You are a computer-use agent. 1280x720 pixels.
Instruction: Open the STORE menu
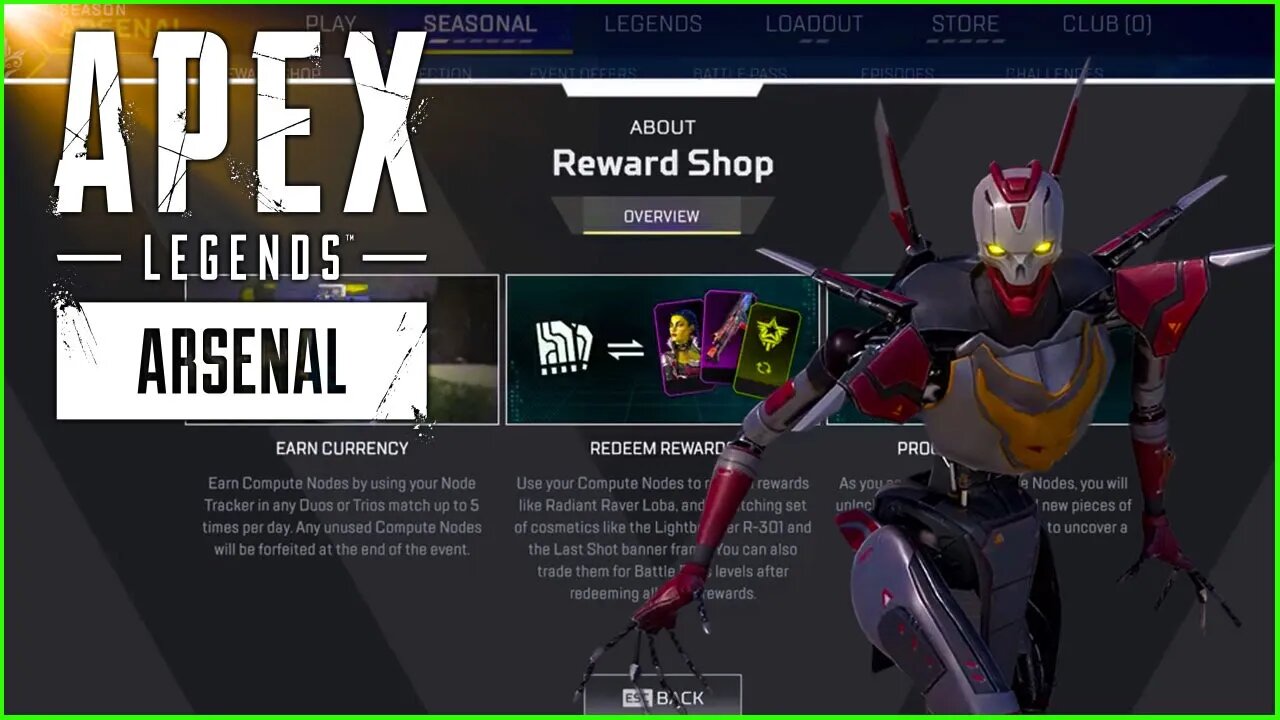tap(966, 22)
